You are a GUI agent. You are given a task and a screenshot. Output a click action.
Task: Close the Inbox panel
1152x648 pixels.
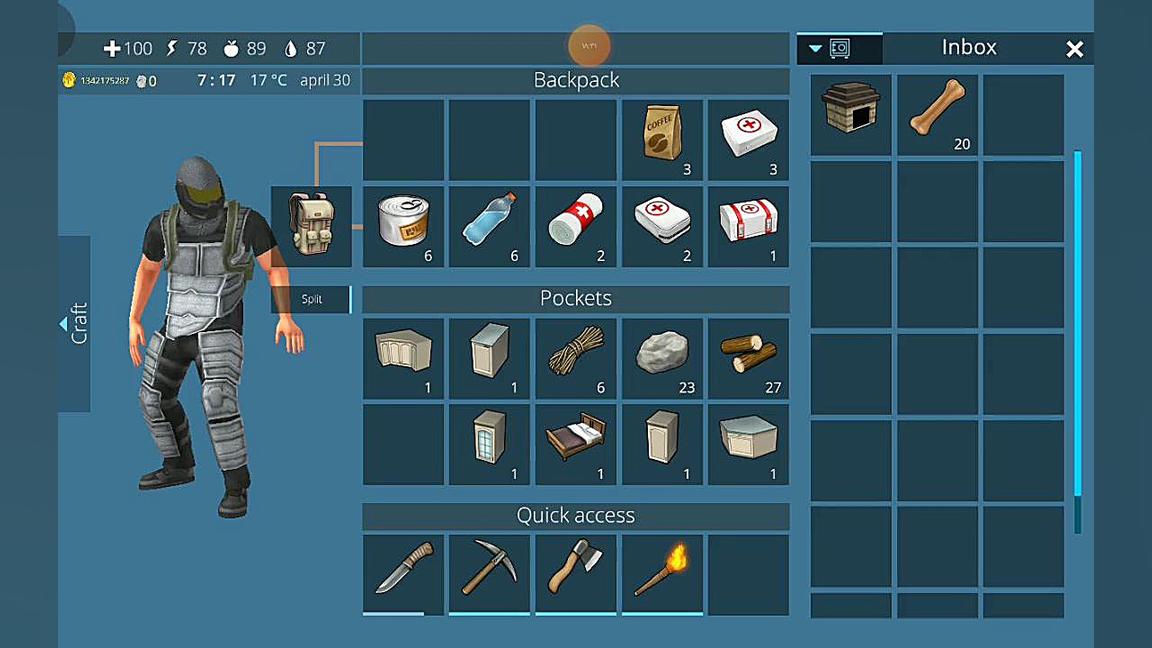1074,49
